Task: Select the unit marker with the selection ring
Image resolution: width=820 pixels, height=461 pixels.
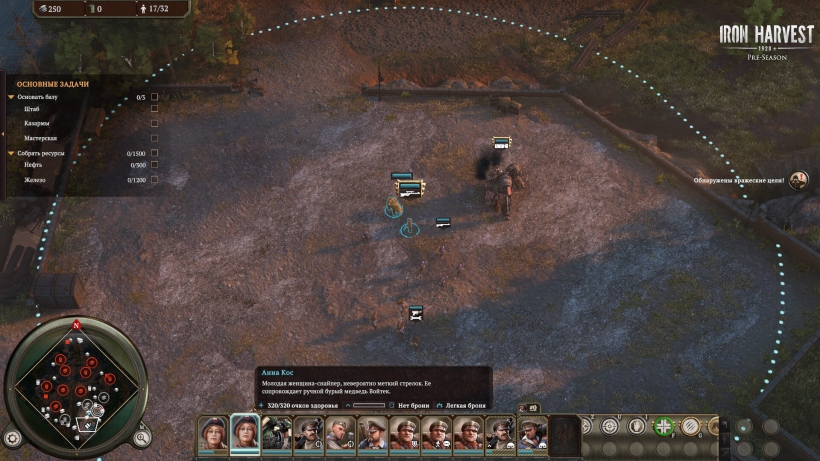Action: coord(408,230)
